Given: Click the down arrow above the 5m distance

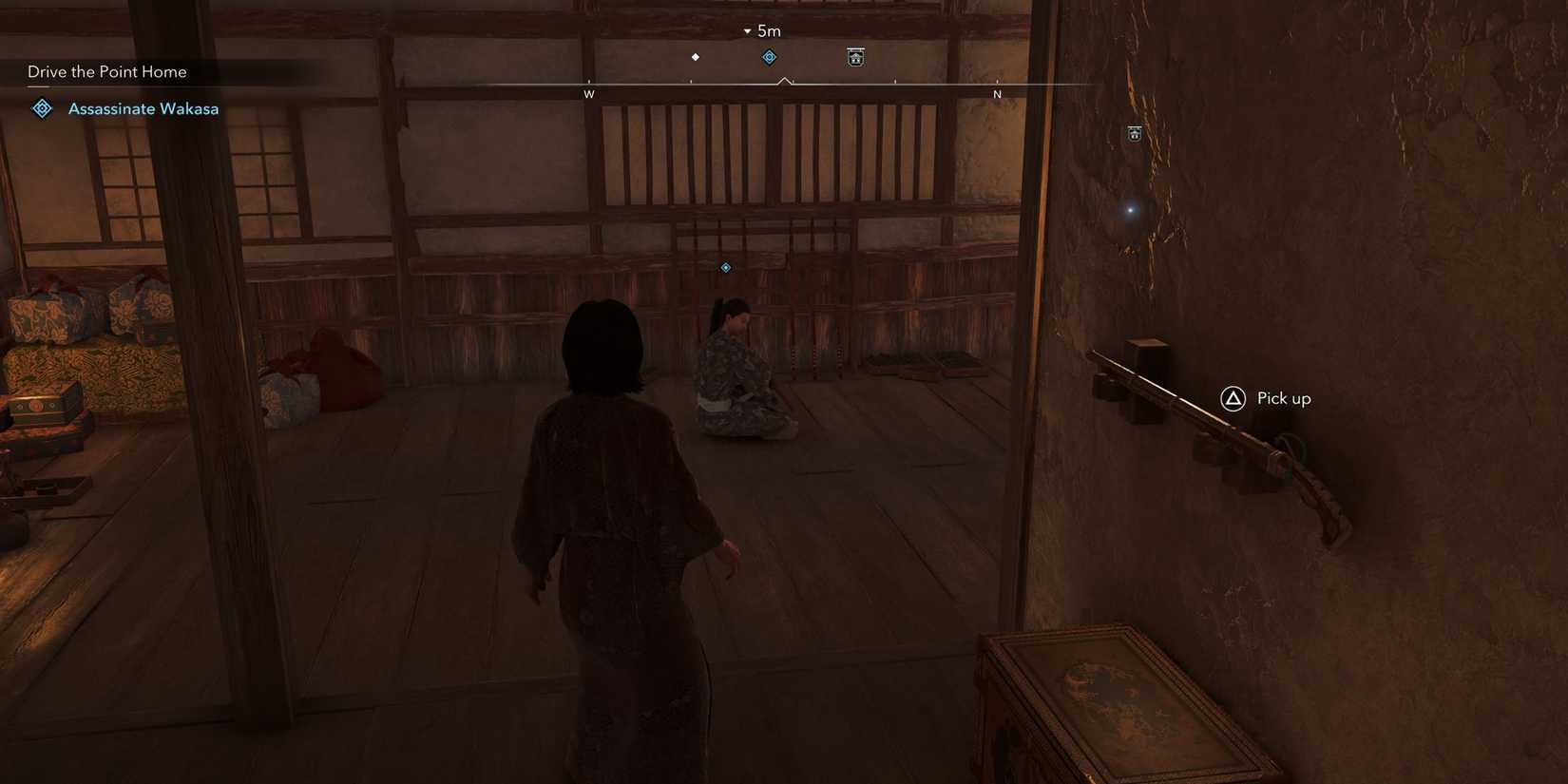Looking at the screenshot, I should 747,29.
